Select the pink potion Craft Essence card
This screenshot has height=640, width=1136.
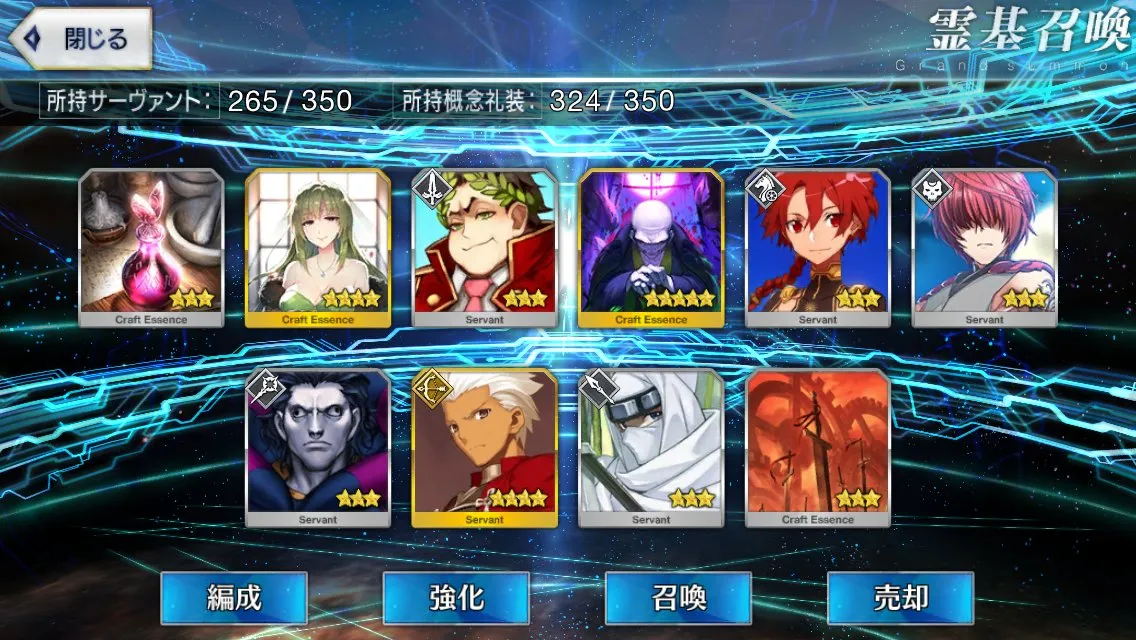point(152,247)
